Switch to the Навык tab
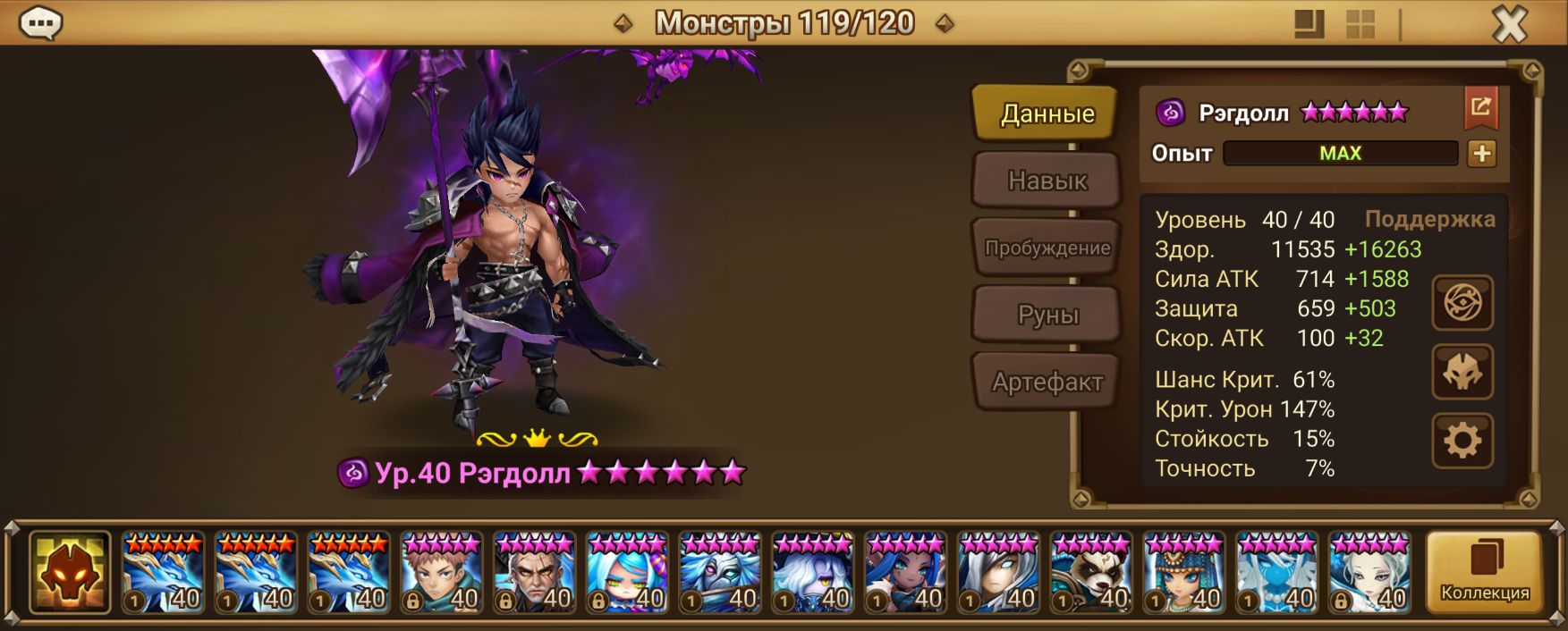This screenshot has width=1568, height=631. 1047,181
